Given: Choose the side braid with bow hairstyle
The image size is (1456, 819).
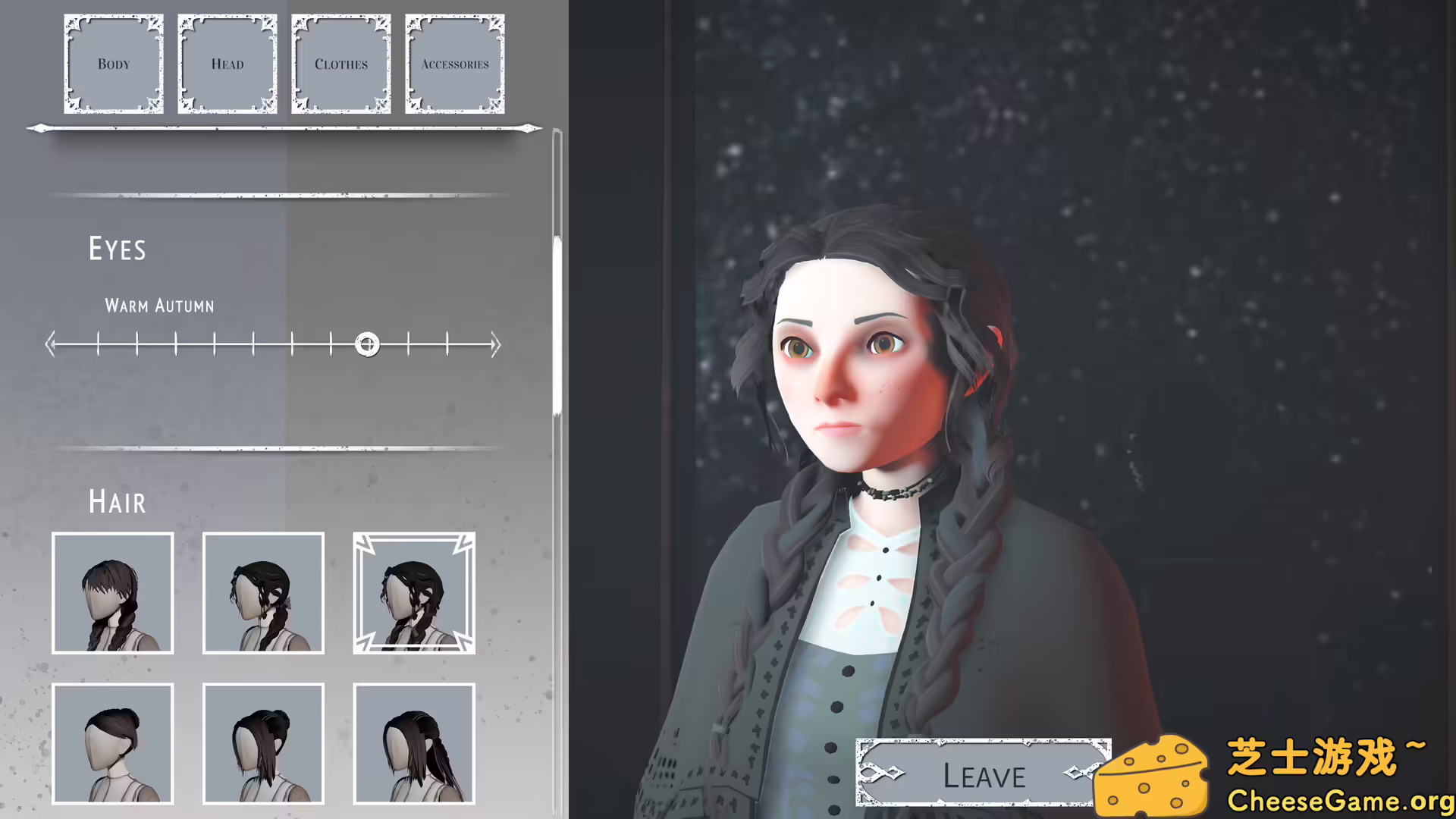Looking at the screenshot, I should point(263,593).
